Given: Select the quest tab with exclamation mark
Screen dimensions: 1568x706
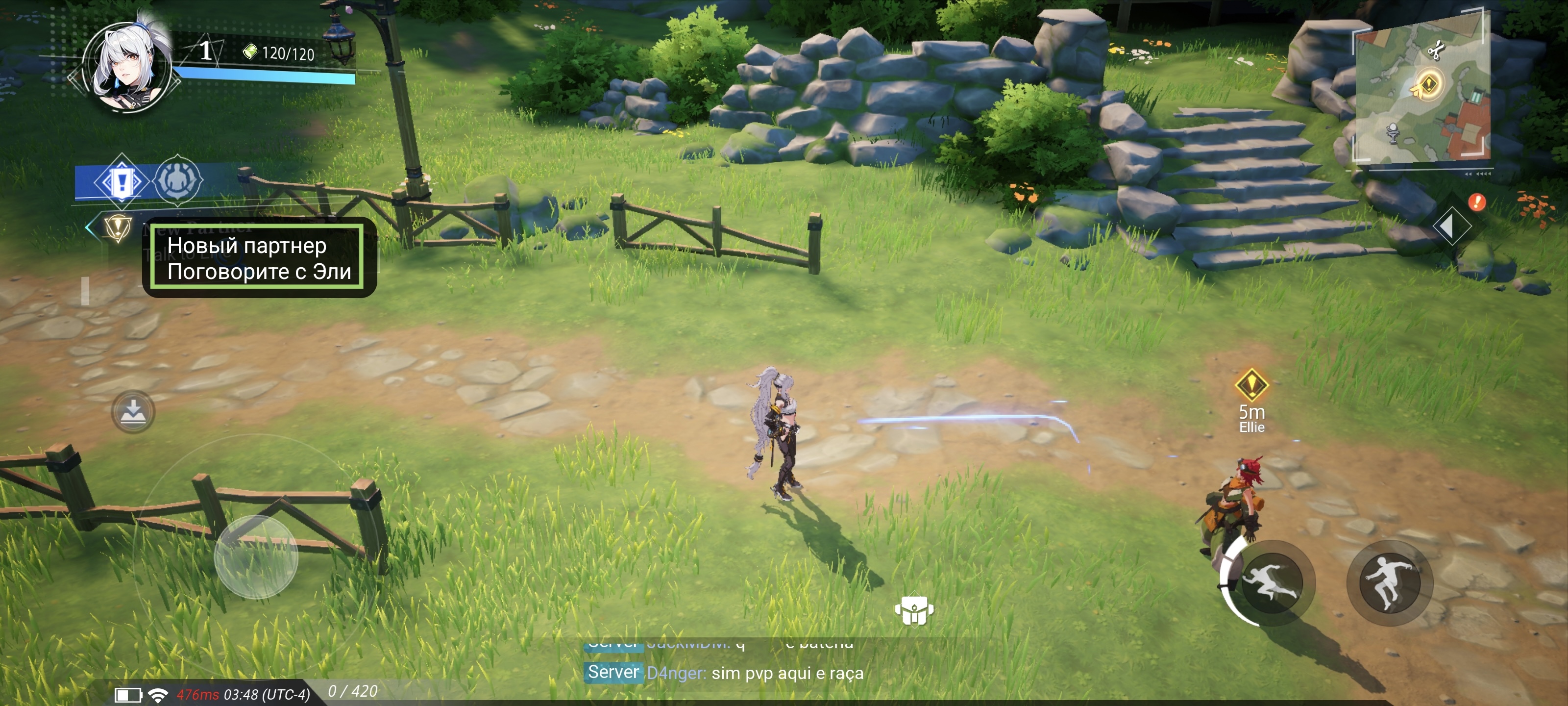Looking at the screenshot, I should tap(121, 181).
